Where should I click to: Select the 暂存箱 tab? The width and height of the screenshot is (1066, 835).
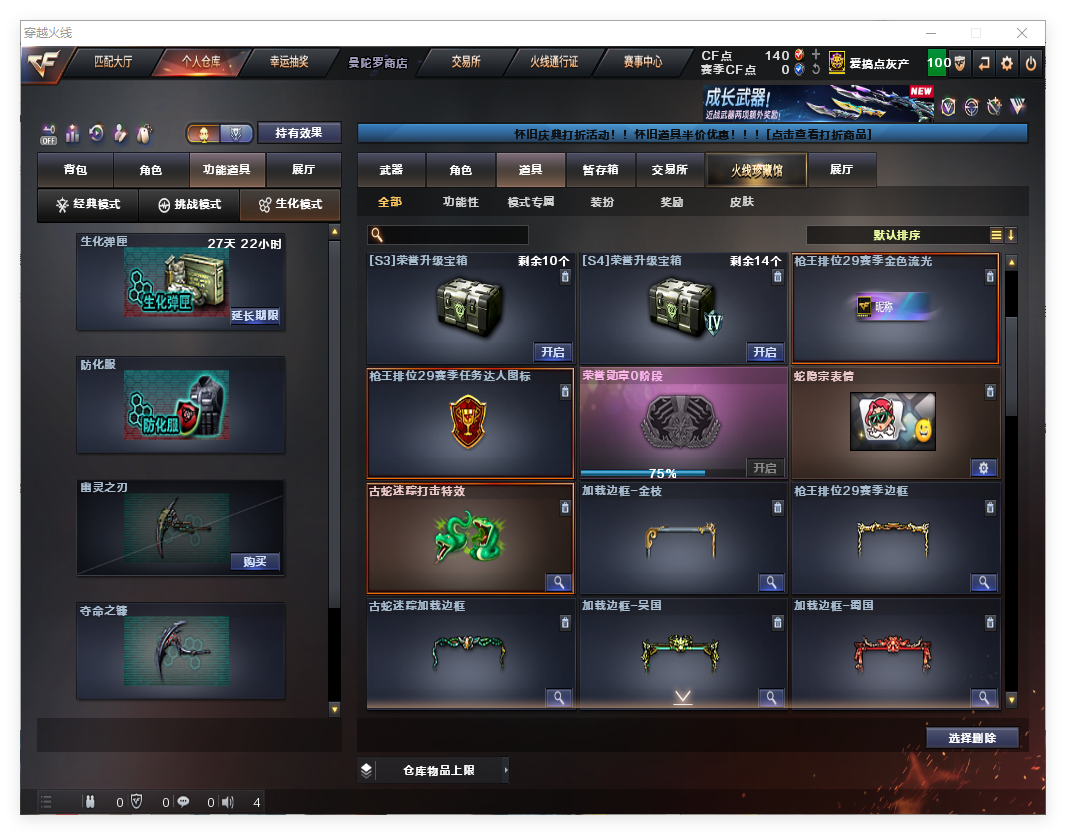click(601, 170)
